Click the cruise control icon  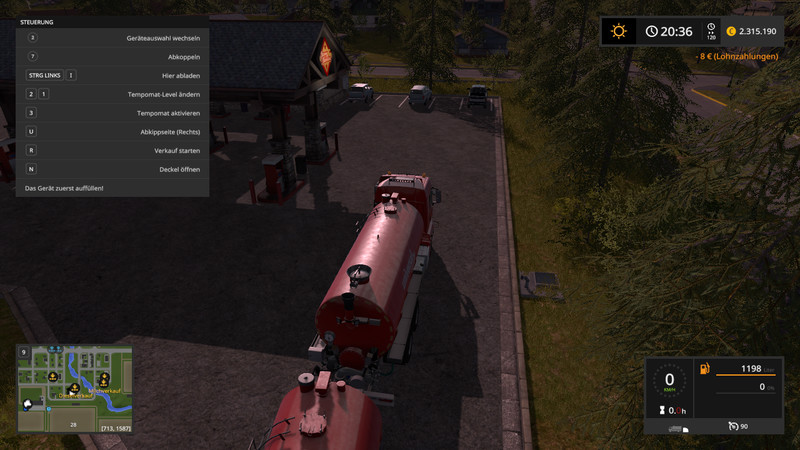(733, 426)
